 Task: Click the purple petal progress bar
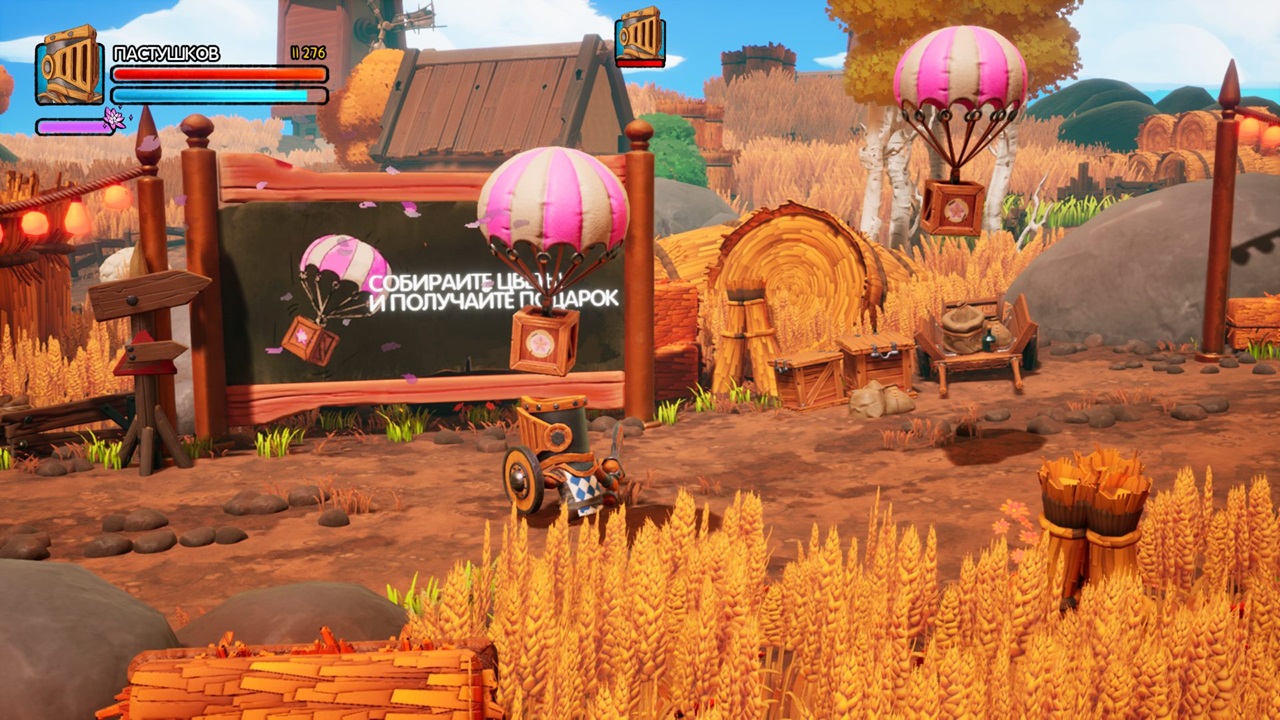75,127
